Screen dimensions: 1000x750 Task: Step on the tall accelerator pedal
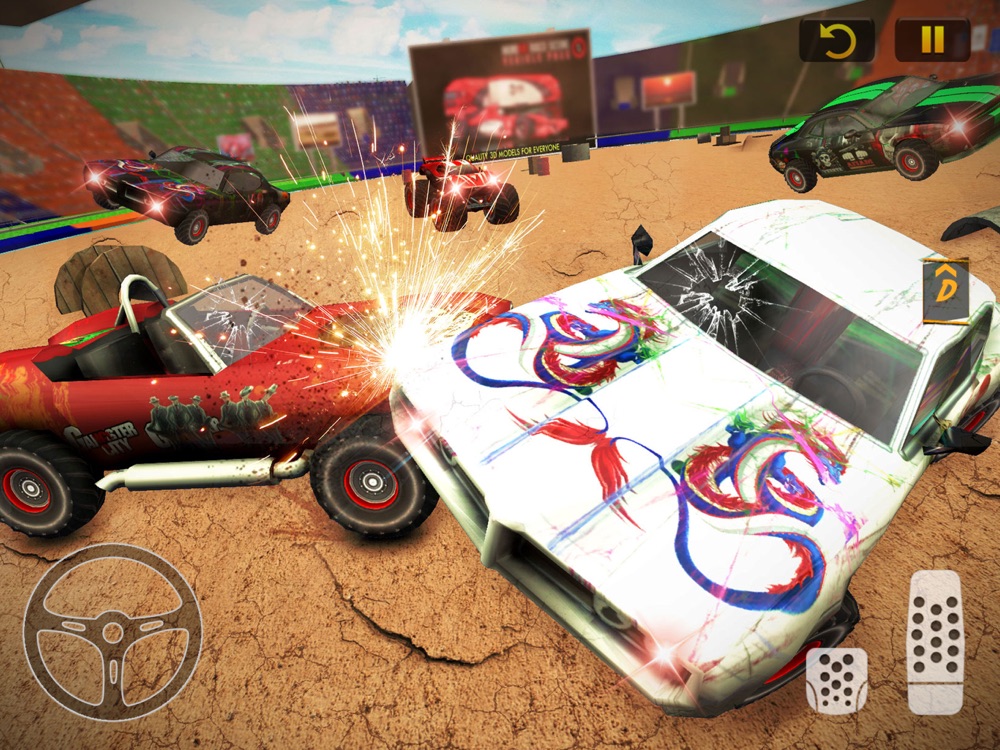tap(934, 642)
